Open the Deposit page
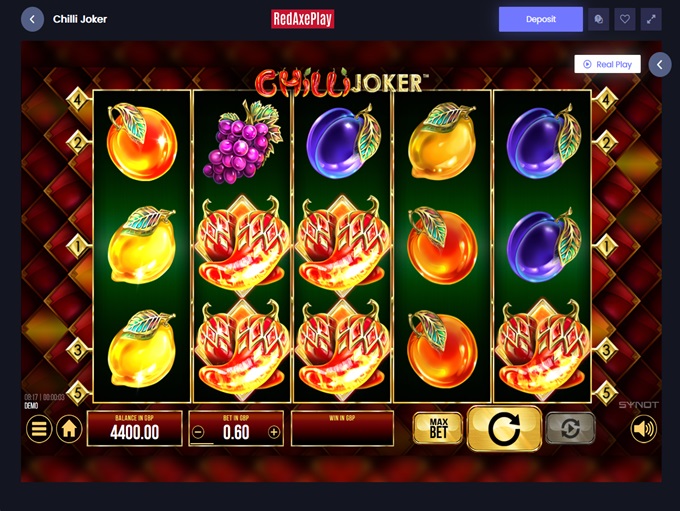 [x=540, y=19]
